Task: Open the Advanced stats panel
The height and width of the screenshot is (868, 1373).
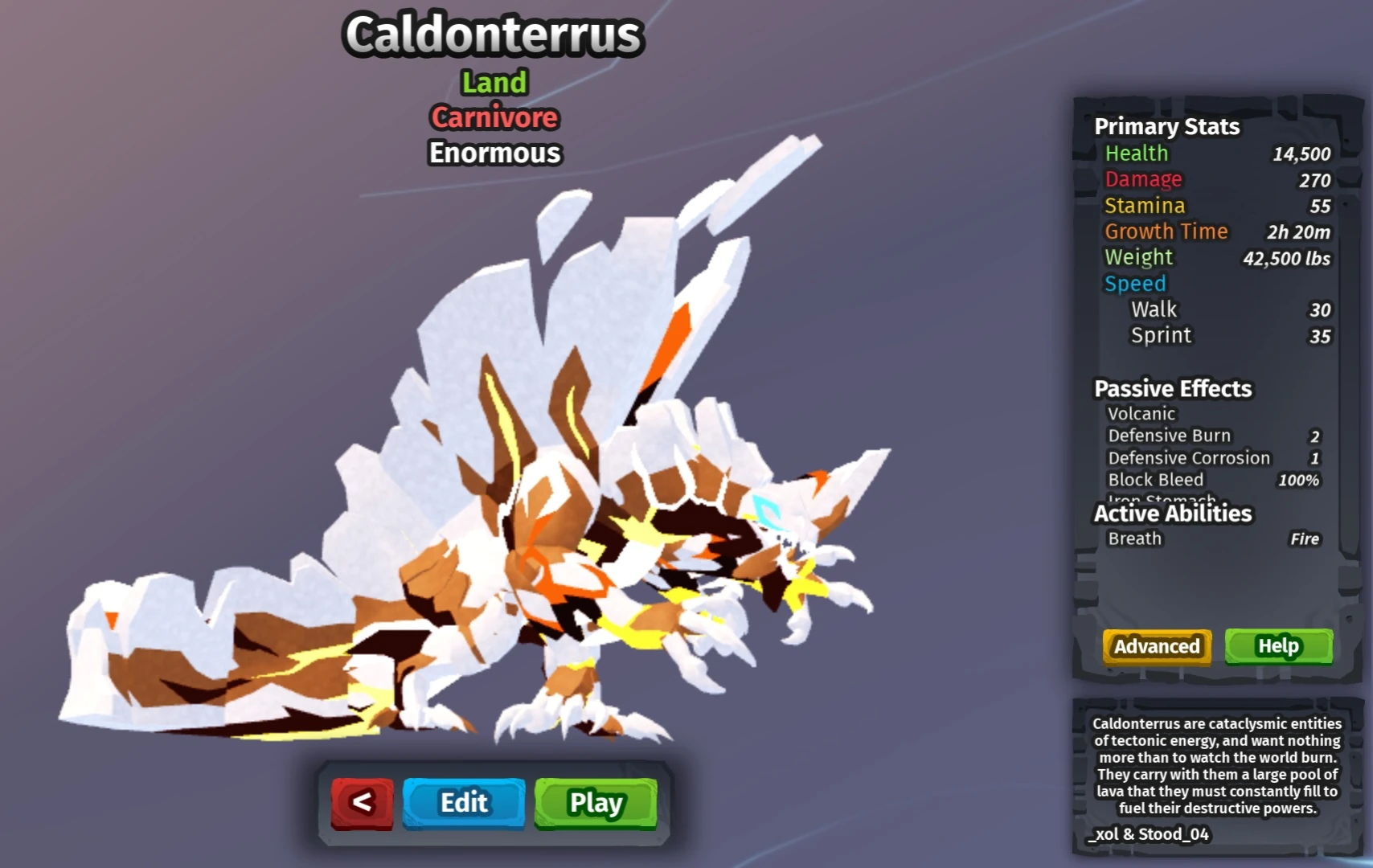Action: [1156, 646]
